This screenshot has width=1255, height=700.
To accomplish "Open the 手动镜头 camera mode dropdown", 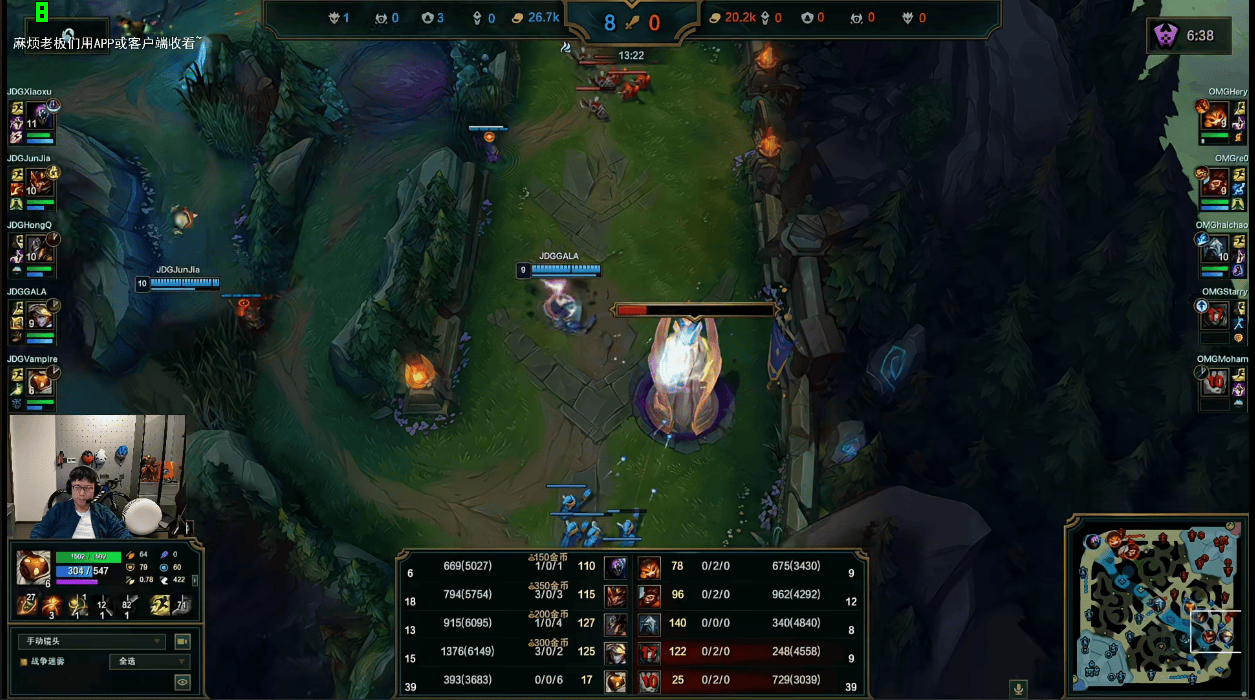I will point(91,641).
